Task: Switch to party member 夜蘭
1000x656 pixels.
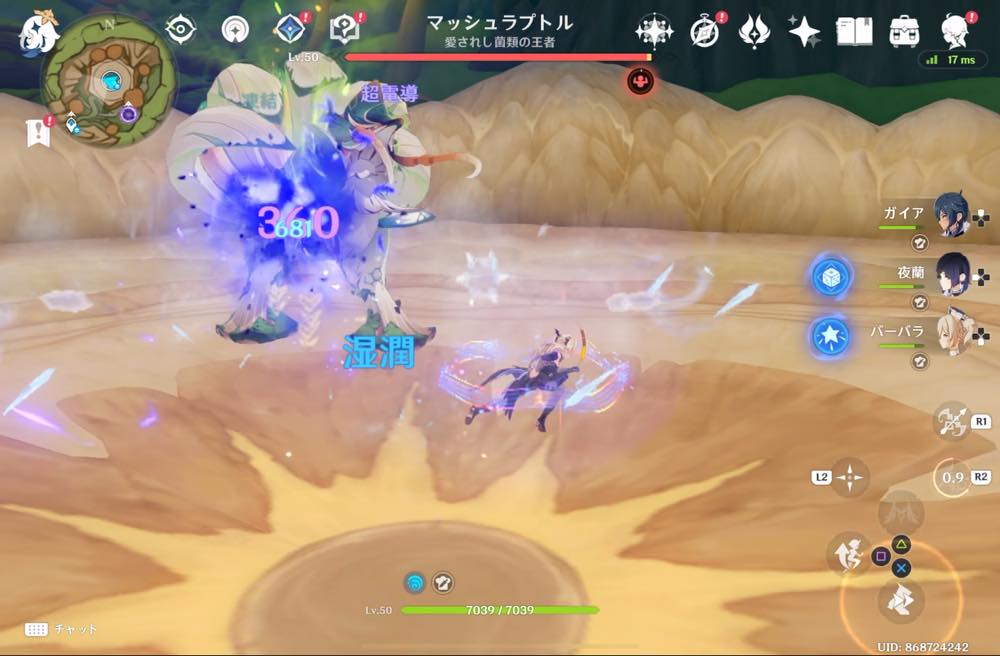Action: point(950,272)
